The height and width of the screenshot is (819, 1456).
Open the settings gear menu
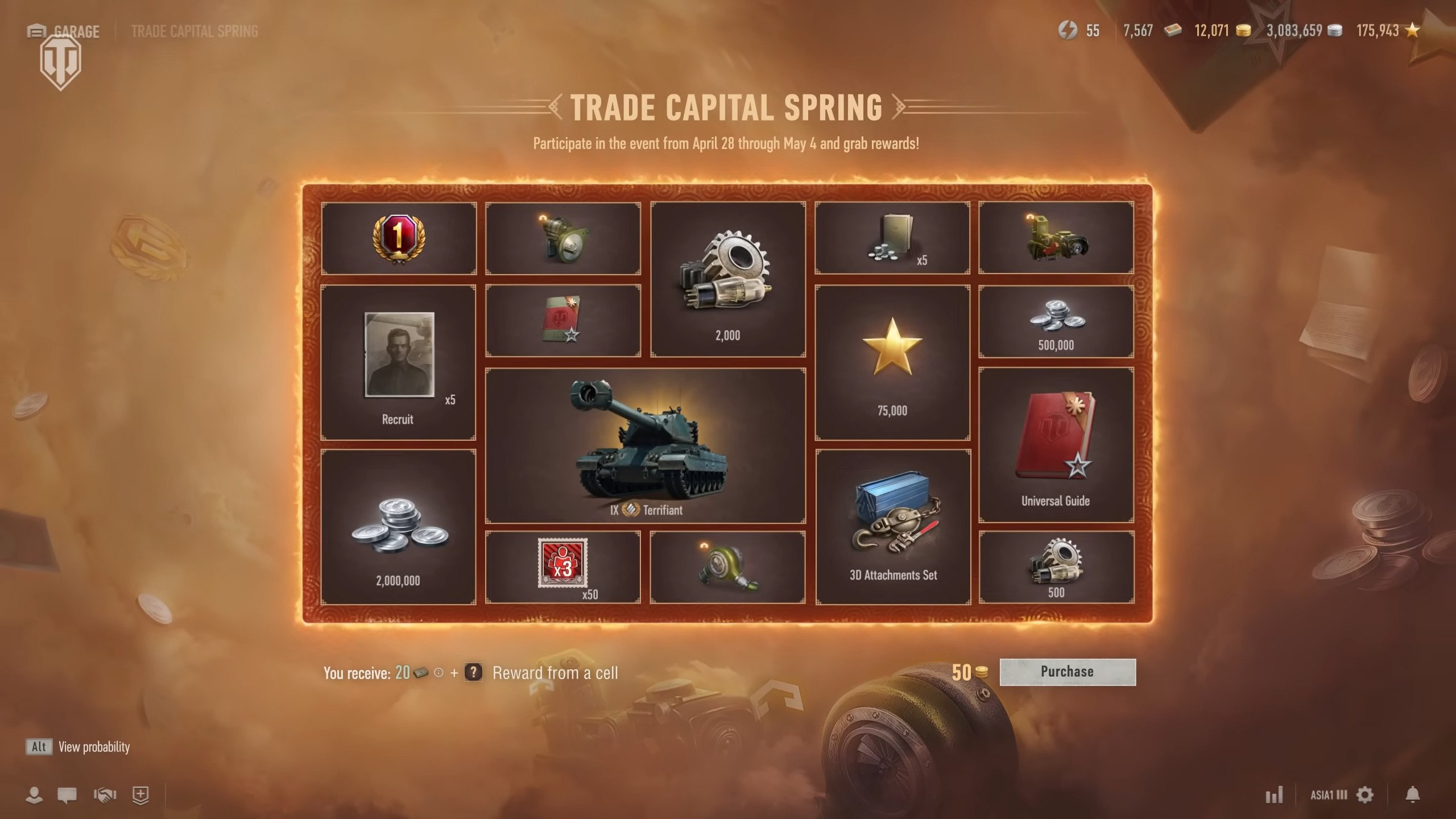pos(1365,795)
